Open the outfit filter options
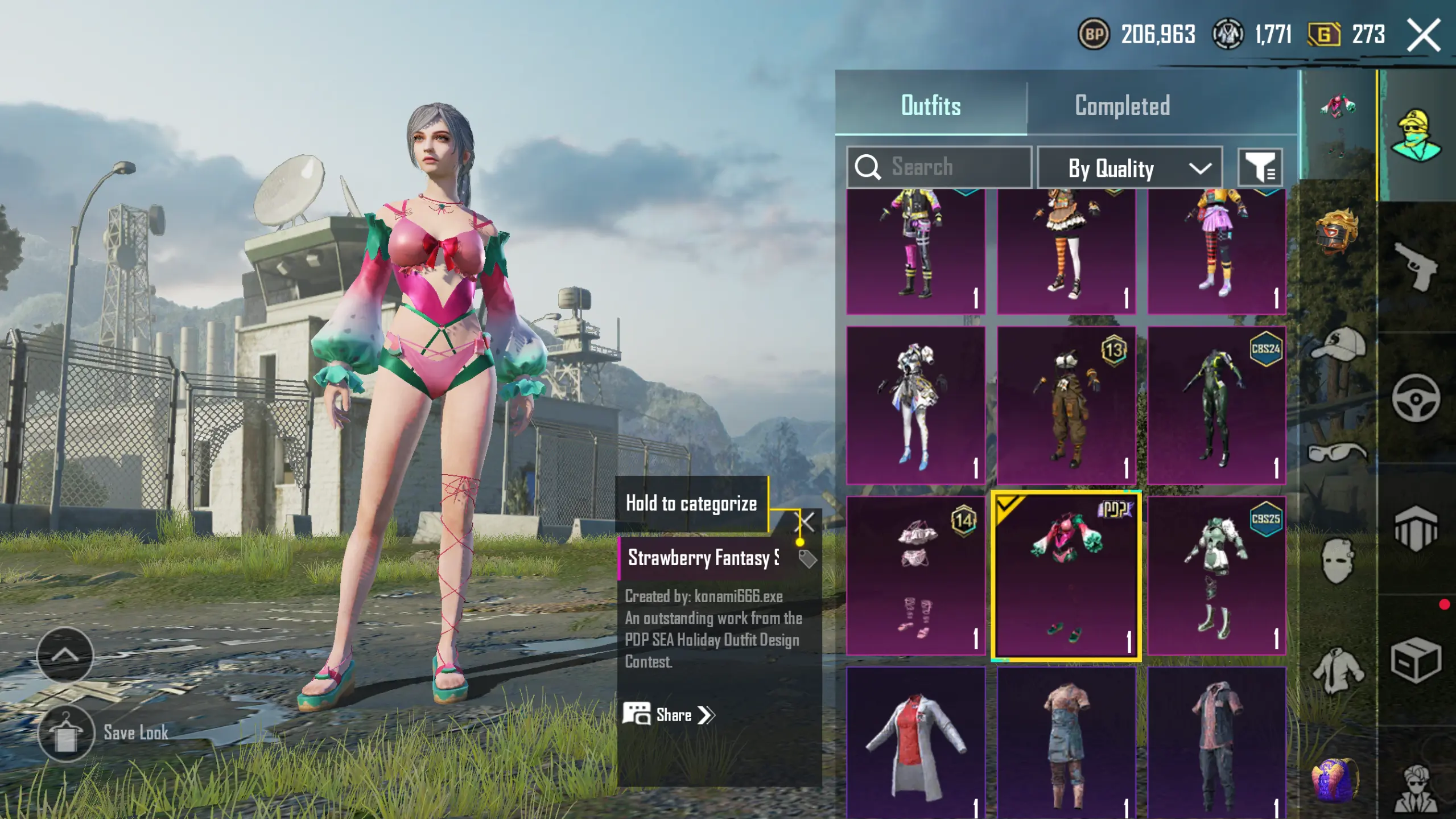 1260,168
